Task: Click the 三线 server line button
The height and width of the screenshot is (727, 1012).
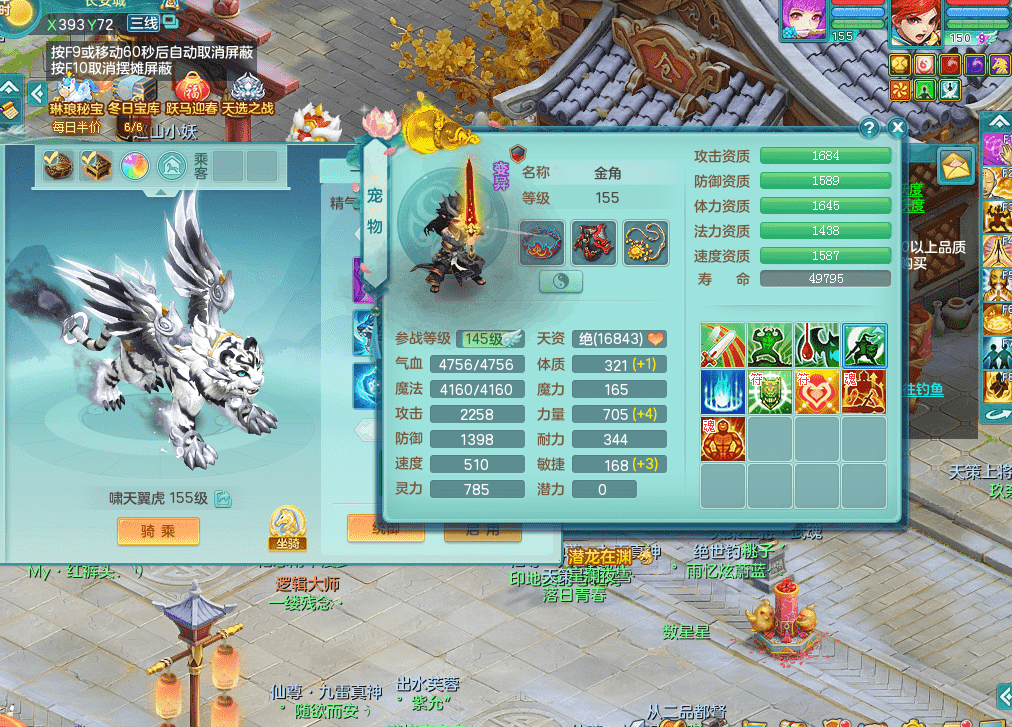Action: (x=144, y=23)
